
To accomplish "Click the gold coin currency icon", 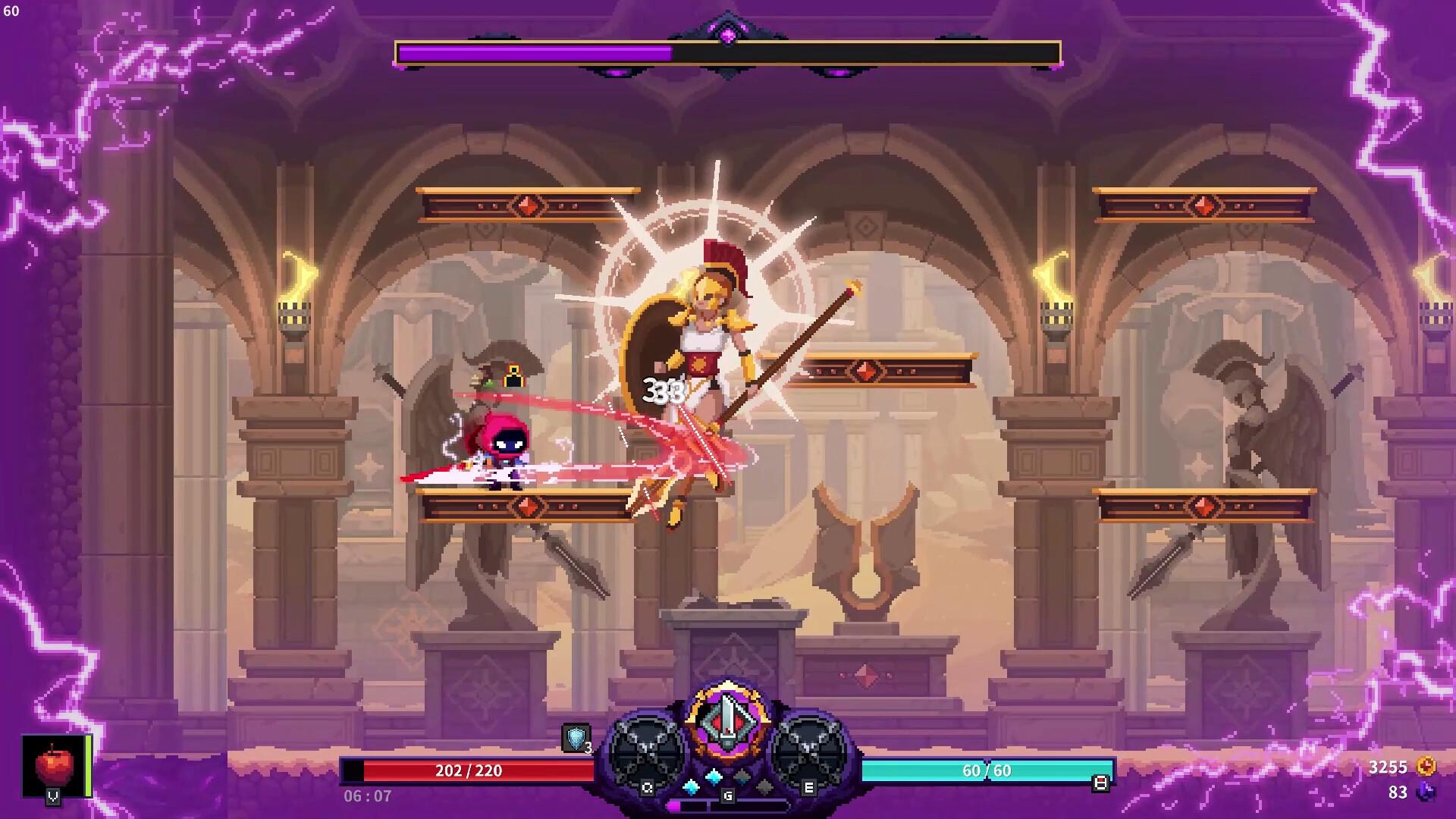I will pos(1426,767).
